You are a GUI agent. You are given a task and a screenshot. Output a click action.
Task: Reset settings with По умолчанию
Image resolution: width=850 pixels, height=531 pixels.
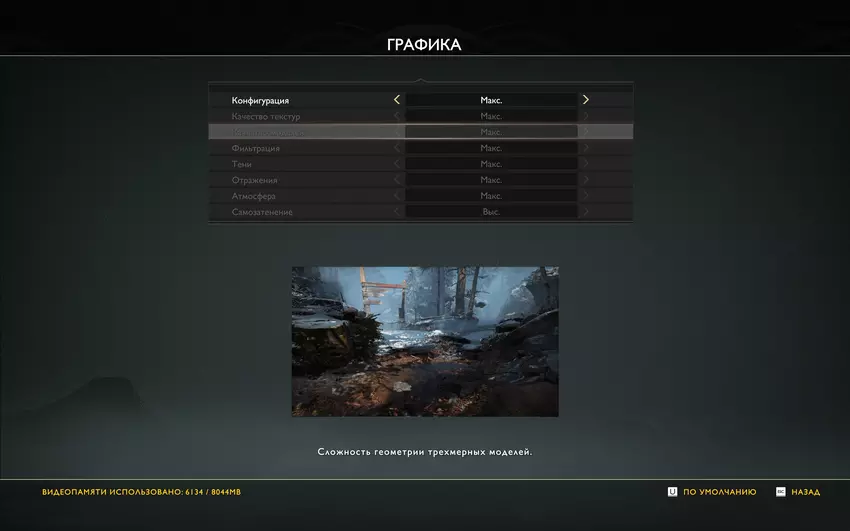[x=712, y=492]
